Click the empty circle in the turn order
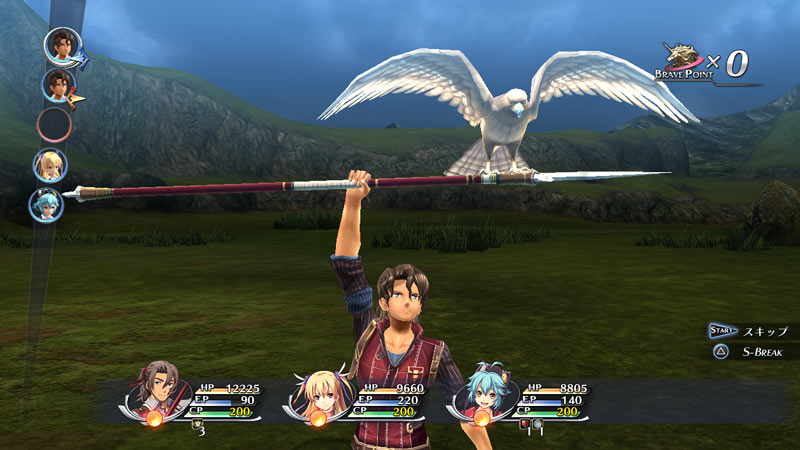The height and width of the screenshot is (450, 800). coord(54,125)
